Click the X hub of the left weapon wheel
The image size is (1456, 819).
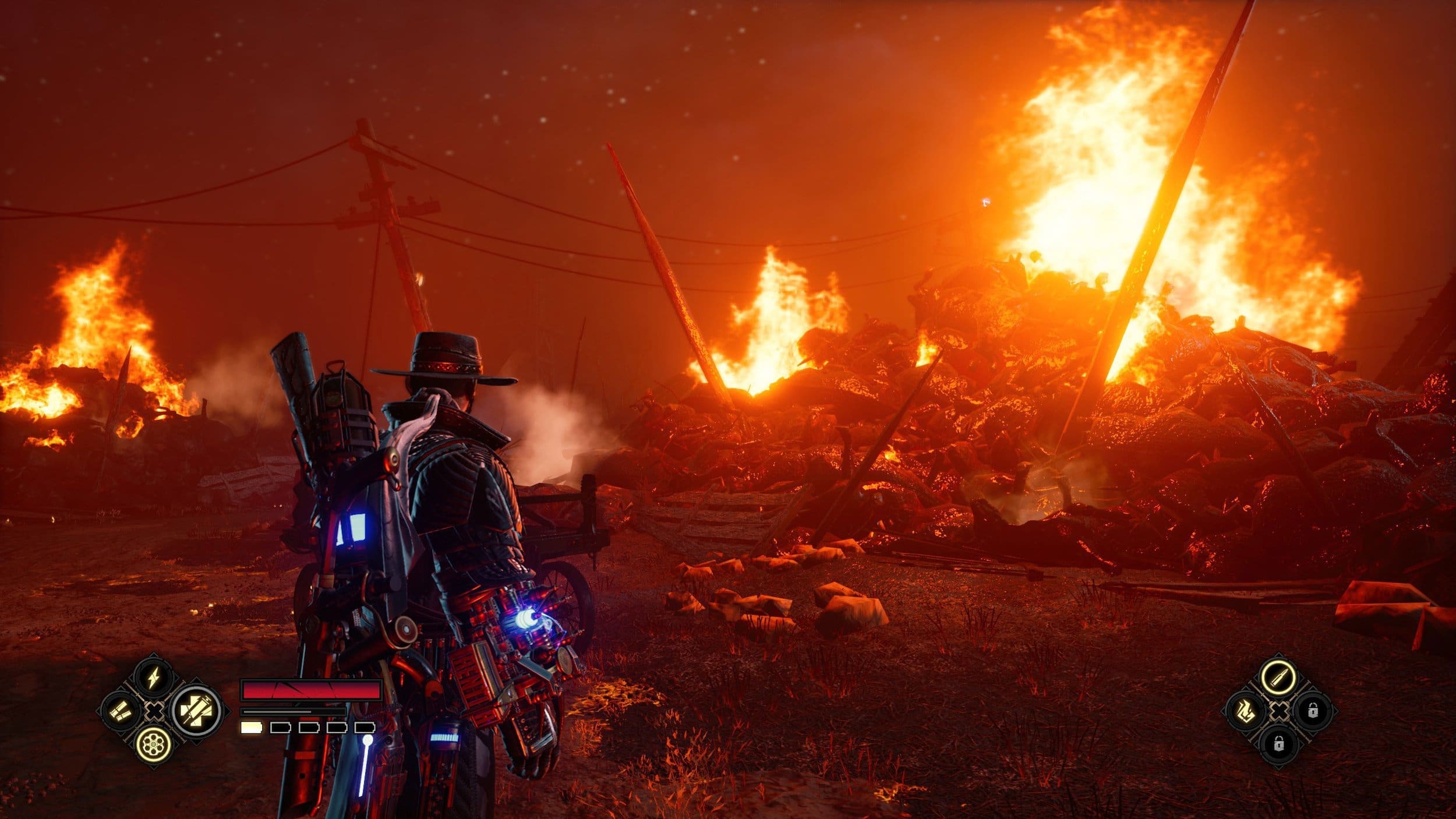tap(154, 713)
